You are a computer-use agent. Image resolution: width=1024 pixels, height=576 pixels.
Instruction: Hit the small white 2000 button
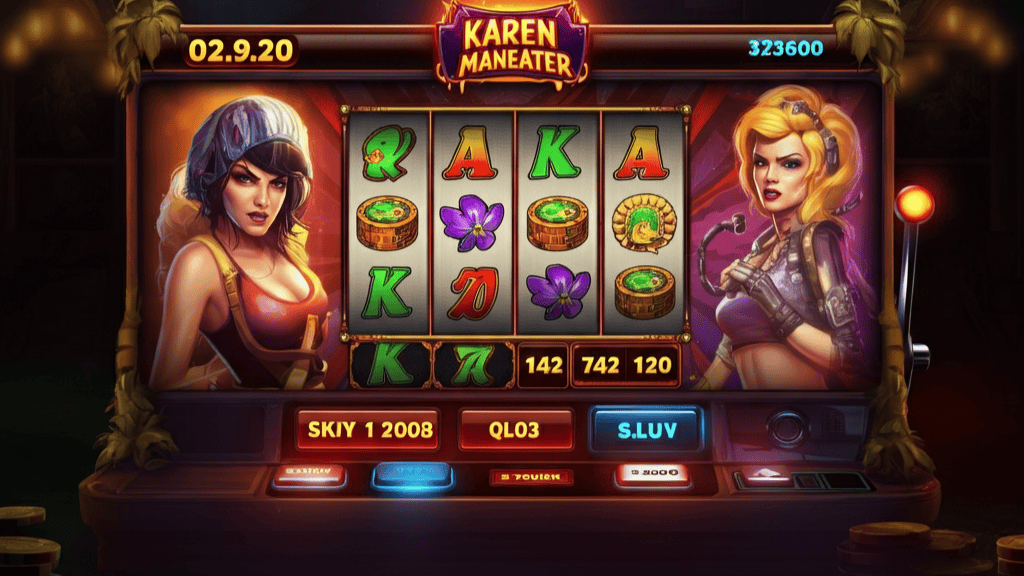(652, 474)
